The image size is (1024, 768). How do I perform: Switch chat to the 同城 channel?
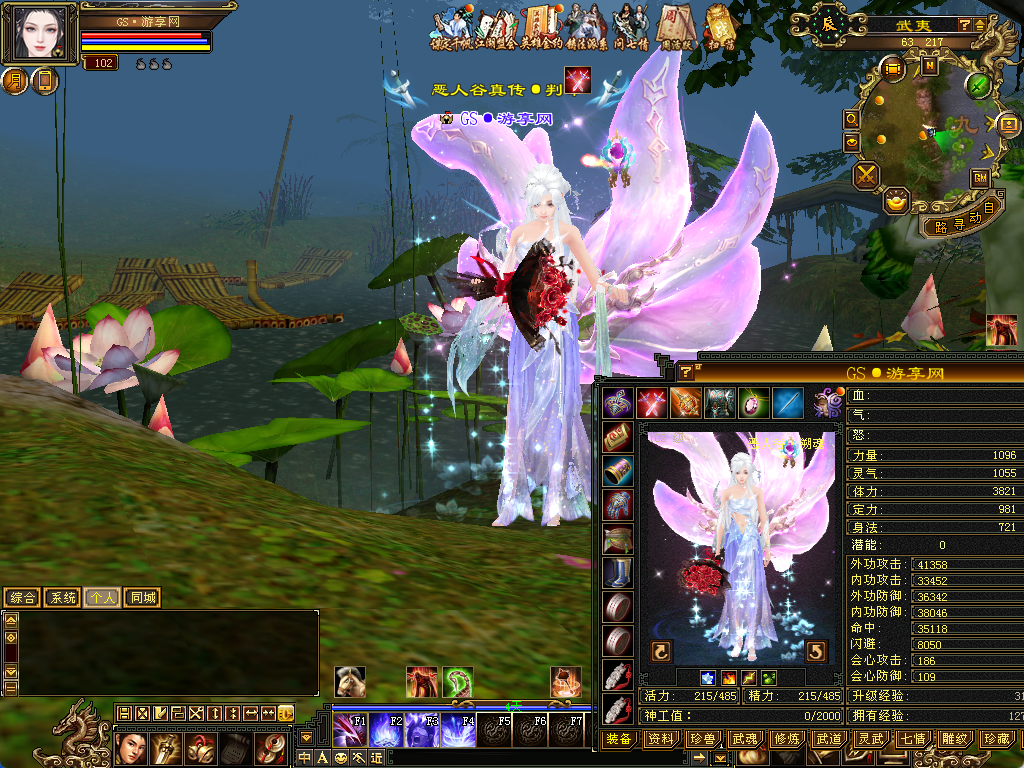tap(143, 598)
